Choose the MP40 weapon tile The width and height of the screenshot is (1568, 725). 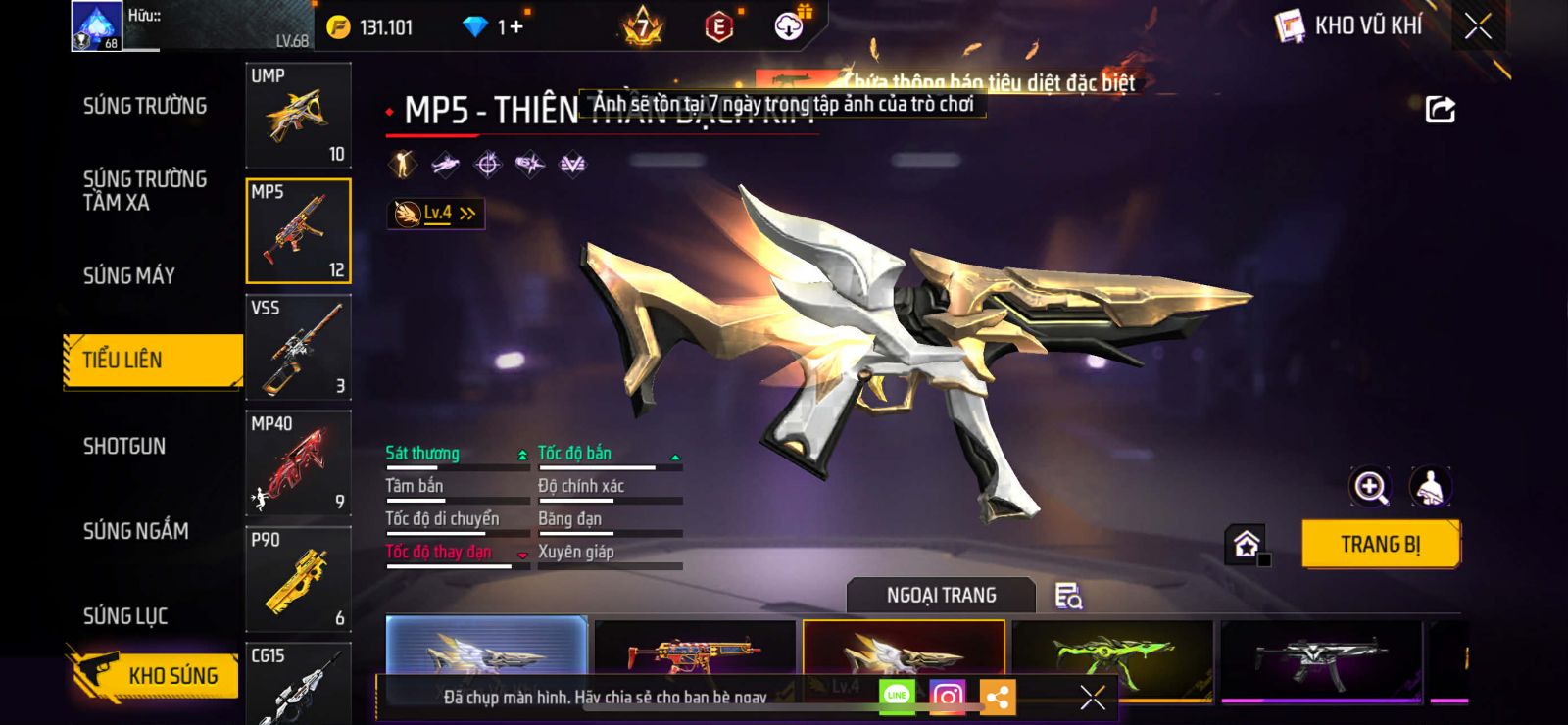click(x=298, y=463)
